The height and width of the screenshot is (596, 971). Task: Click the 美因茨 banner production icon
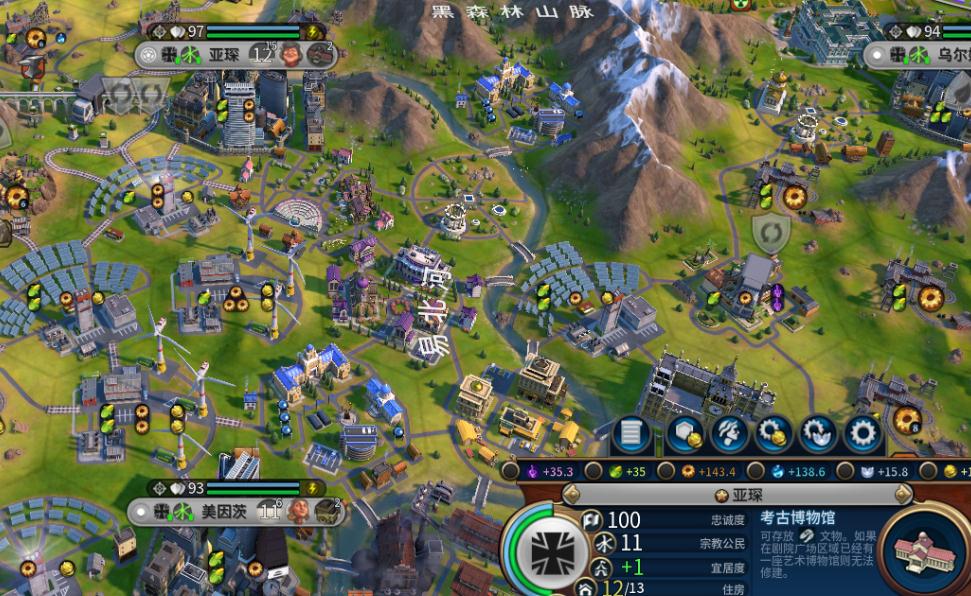pos(328,512)
